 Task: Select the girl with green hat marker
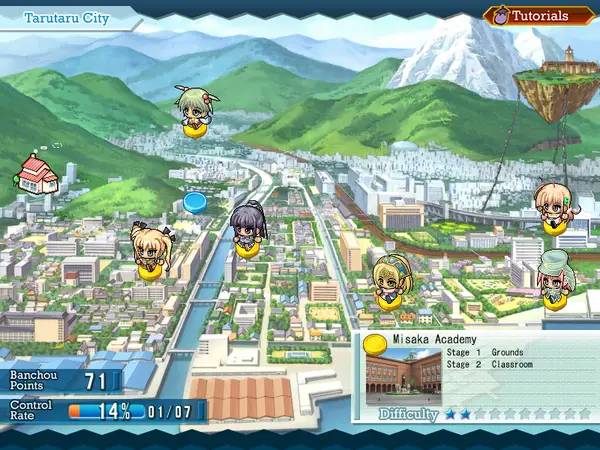pos(553,279)
